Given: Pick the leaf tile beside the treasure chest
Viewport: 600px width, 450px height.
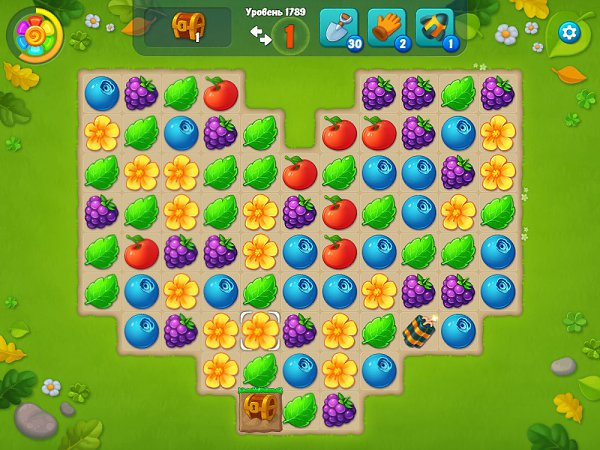Looking at the screenshot, I should tap(300, 408).
